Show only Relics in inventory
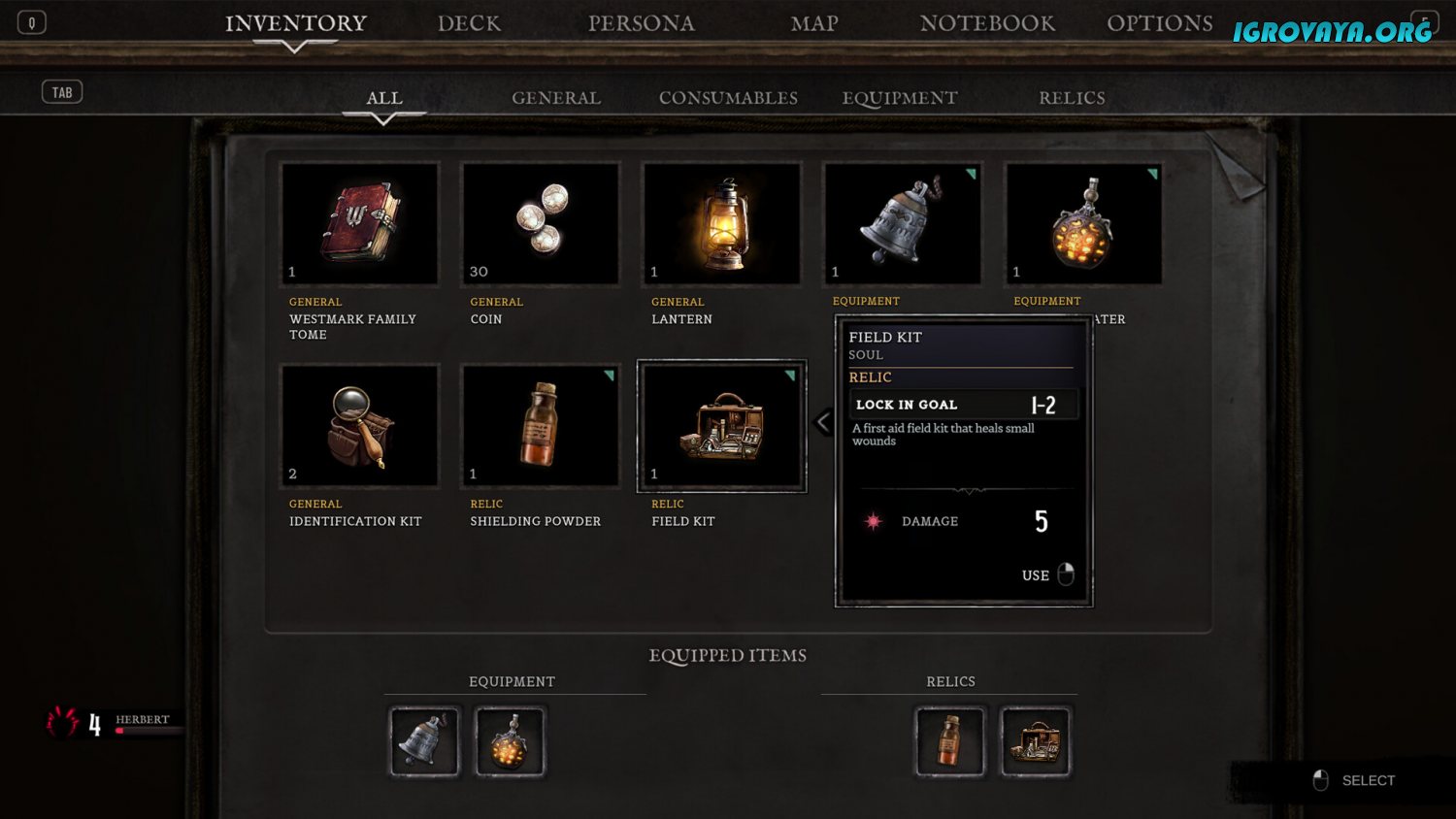Screen dimensions: 1456x819 pos(1072,98)
